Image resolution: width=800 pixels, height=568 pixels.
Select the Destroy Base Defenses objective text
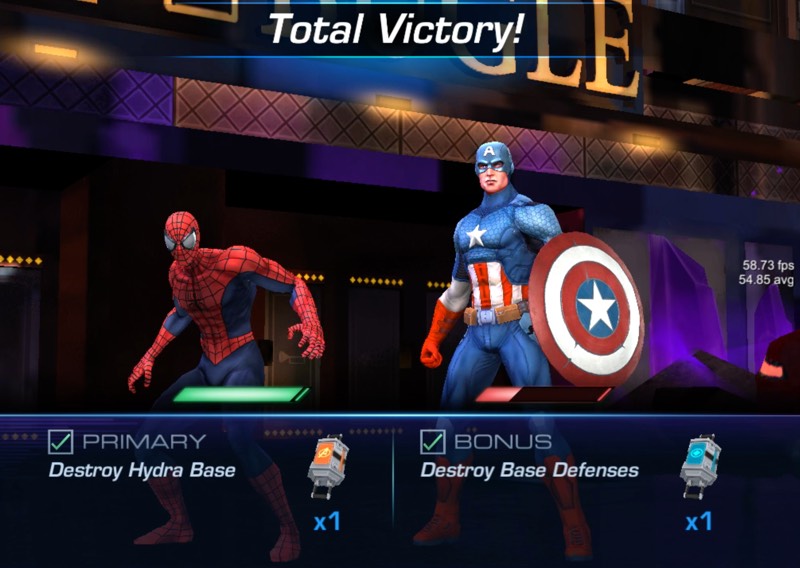pyautogui.click(x=529, y=470)
